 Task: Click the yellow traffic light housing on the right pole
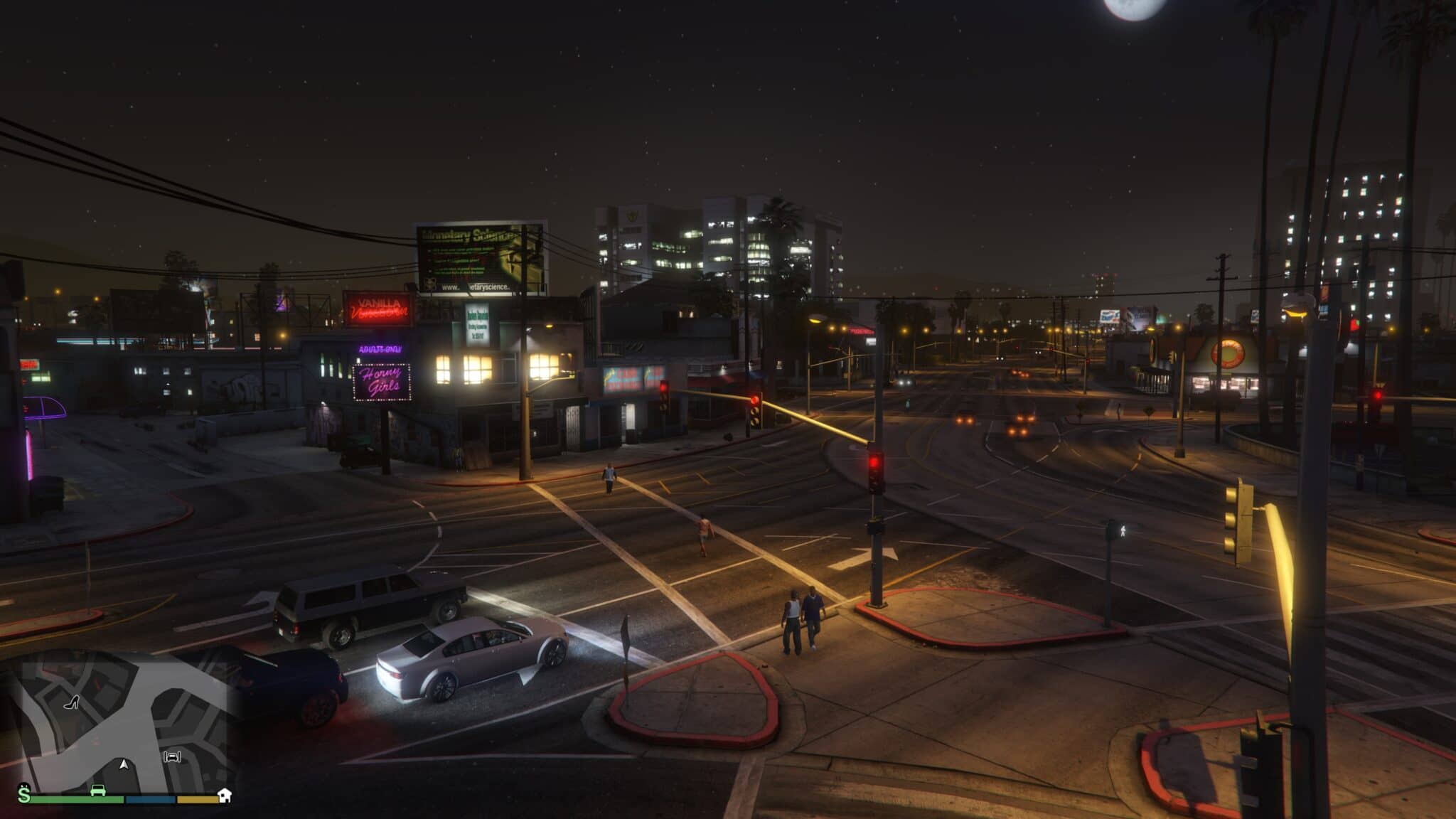pos(1241,518)
